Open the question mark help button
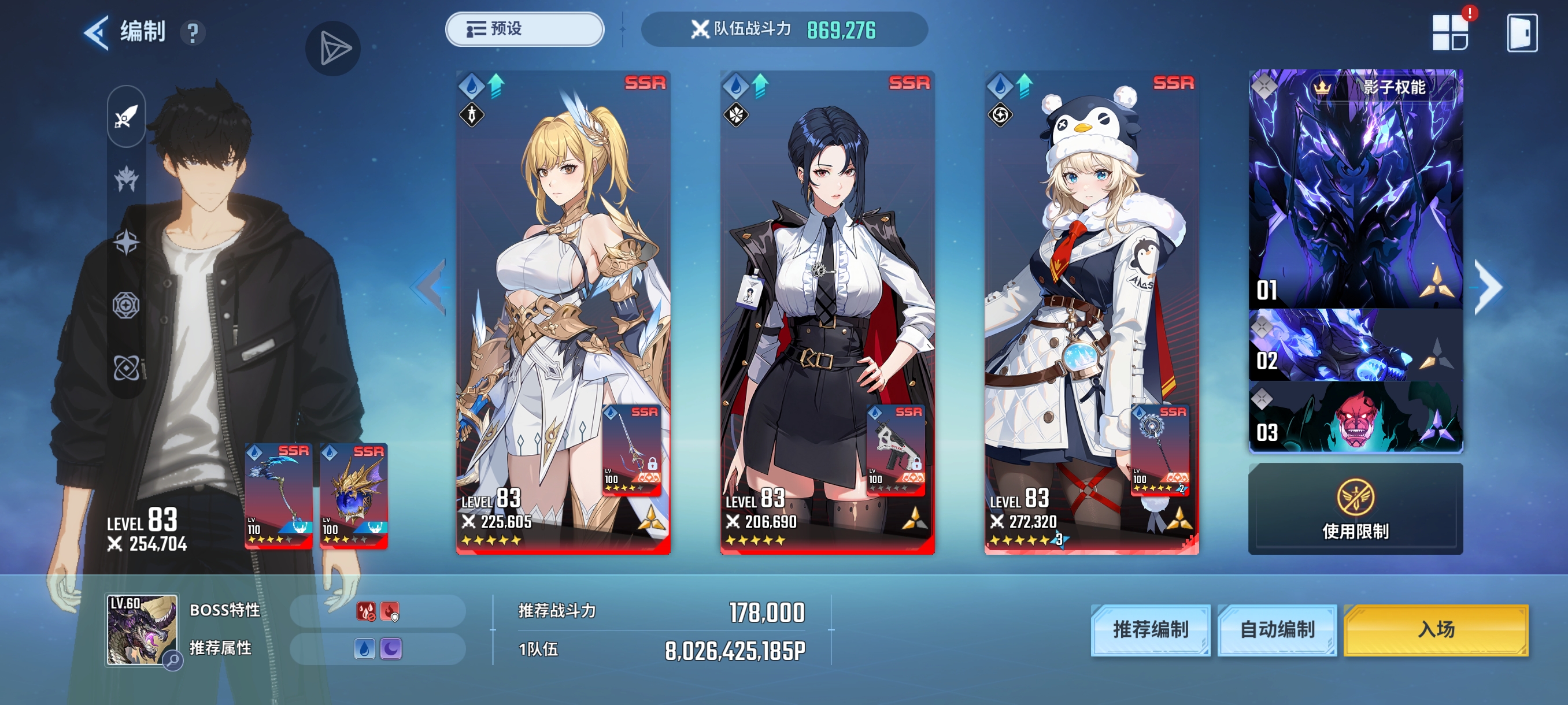The image size is (1568, 705). (193, 33)
